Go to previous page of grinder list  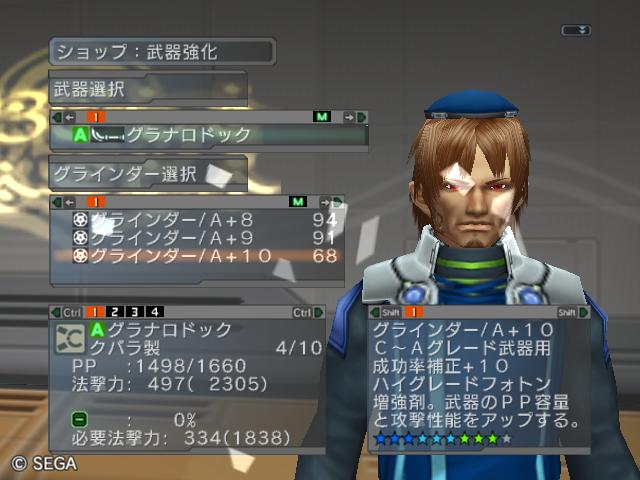(67, 202)
